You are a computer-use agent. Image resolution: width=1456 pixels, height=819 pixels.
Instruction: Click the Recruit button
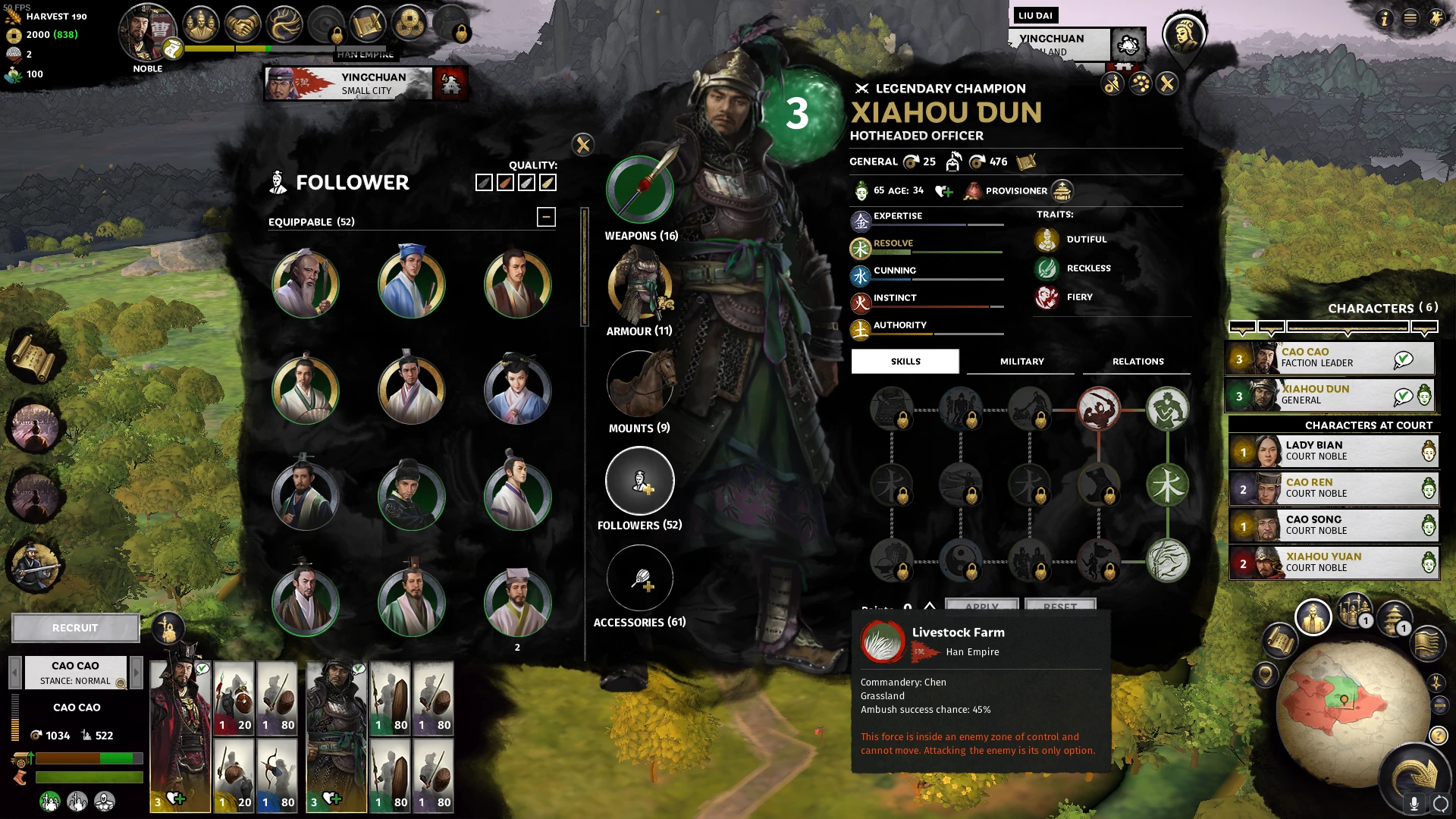click(75, 628)
